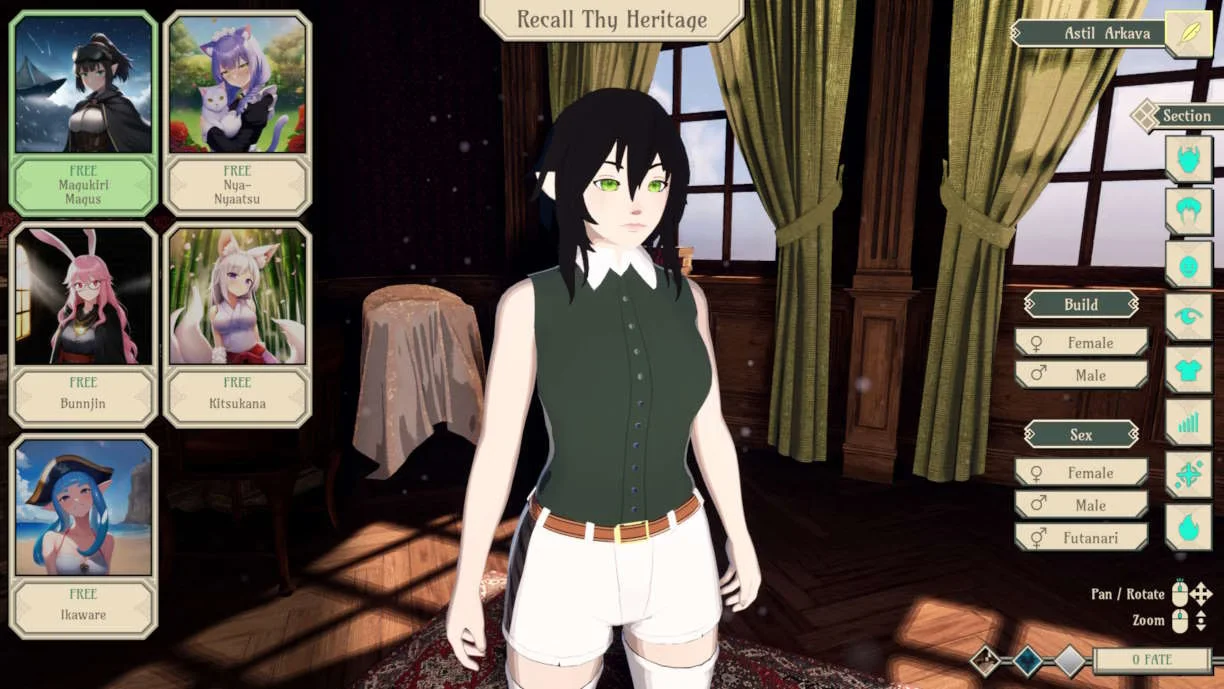
Task: Choose the Ikaware heritage card
Action: 83,536
